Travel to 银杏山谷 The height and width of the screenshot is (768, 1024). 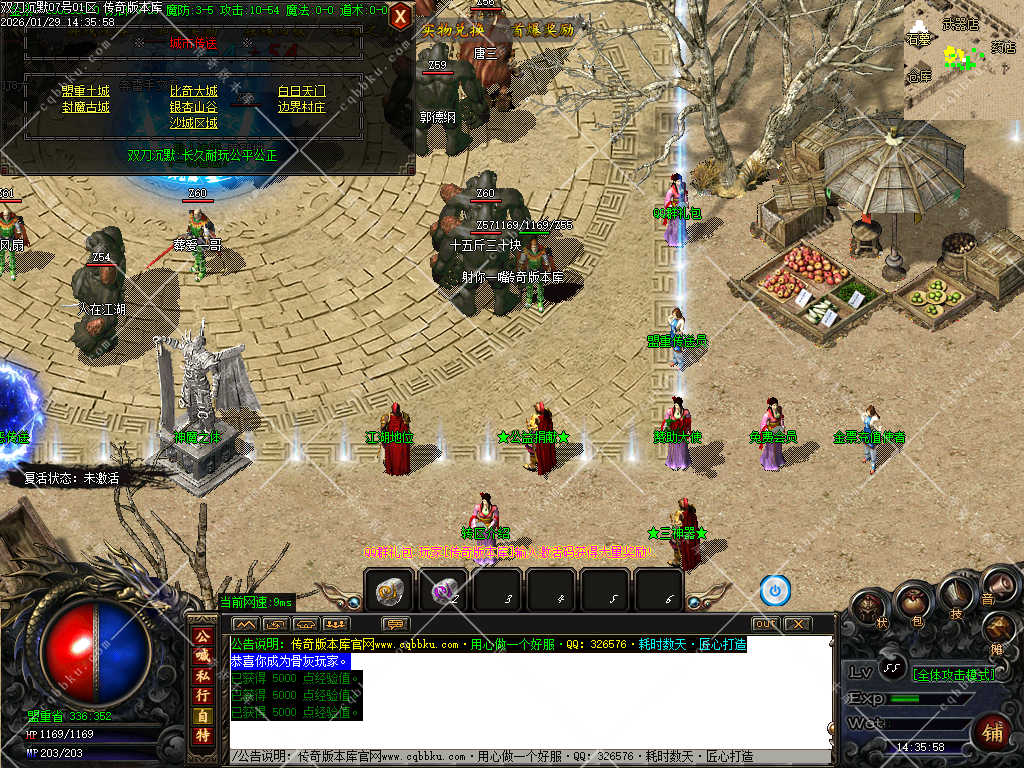coord(193,107)
